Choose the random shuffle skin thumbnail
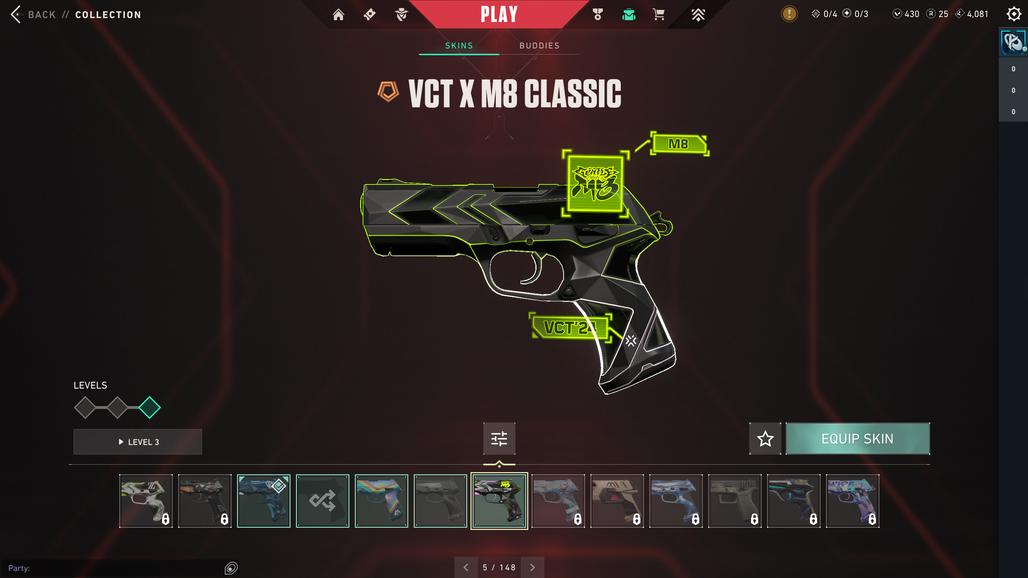Screen dimensions: 1028x578 tap(323, 500)
